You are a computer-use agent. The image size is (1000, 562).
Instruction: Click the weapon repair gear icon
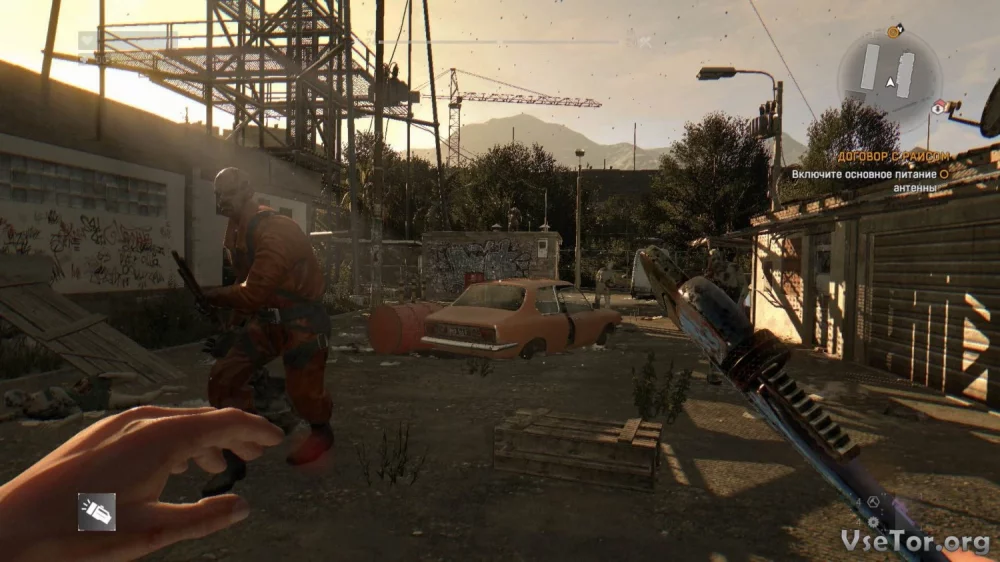873,522
